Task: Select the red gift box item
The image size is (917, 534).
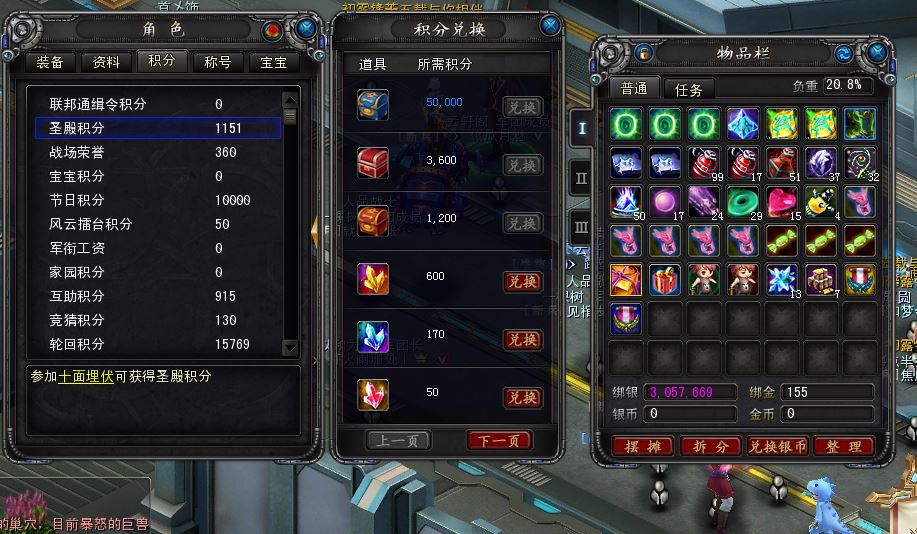Action: [665, 279]
